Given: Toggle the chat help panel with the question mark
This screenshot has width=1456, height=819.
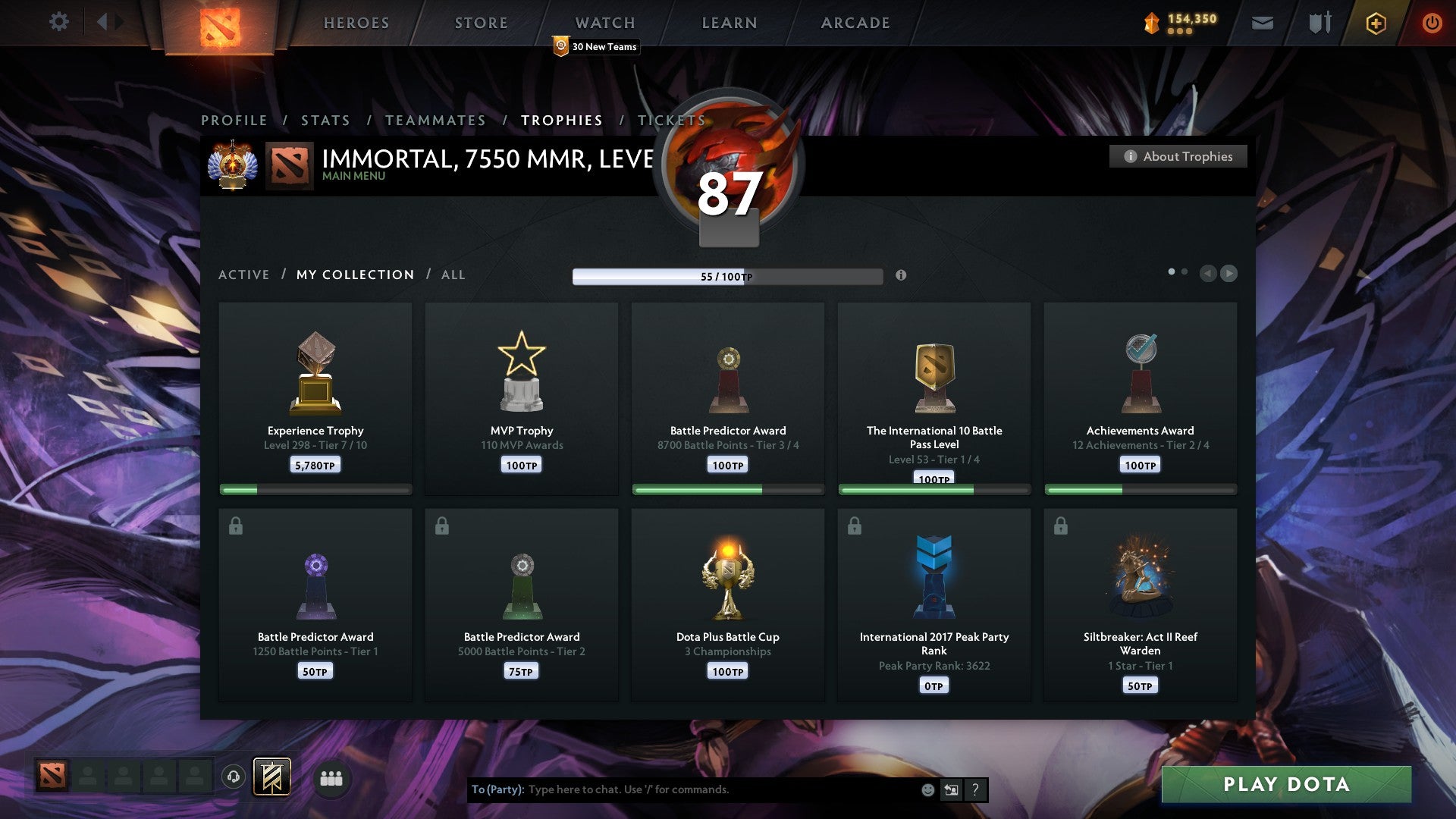Looking at the screenshot, I should (x=976, y=789).
